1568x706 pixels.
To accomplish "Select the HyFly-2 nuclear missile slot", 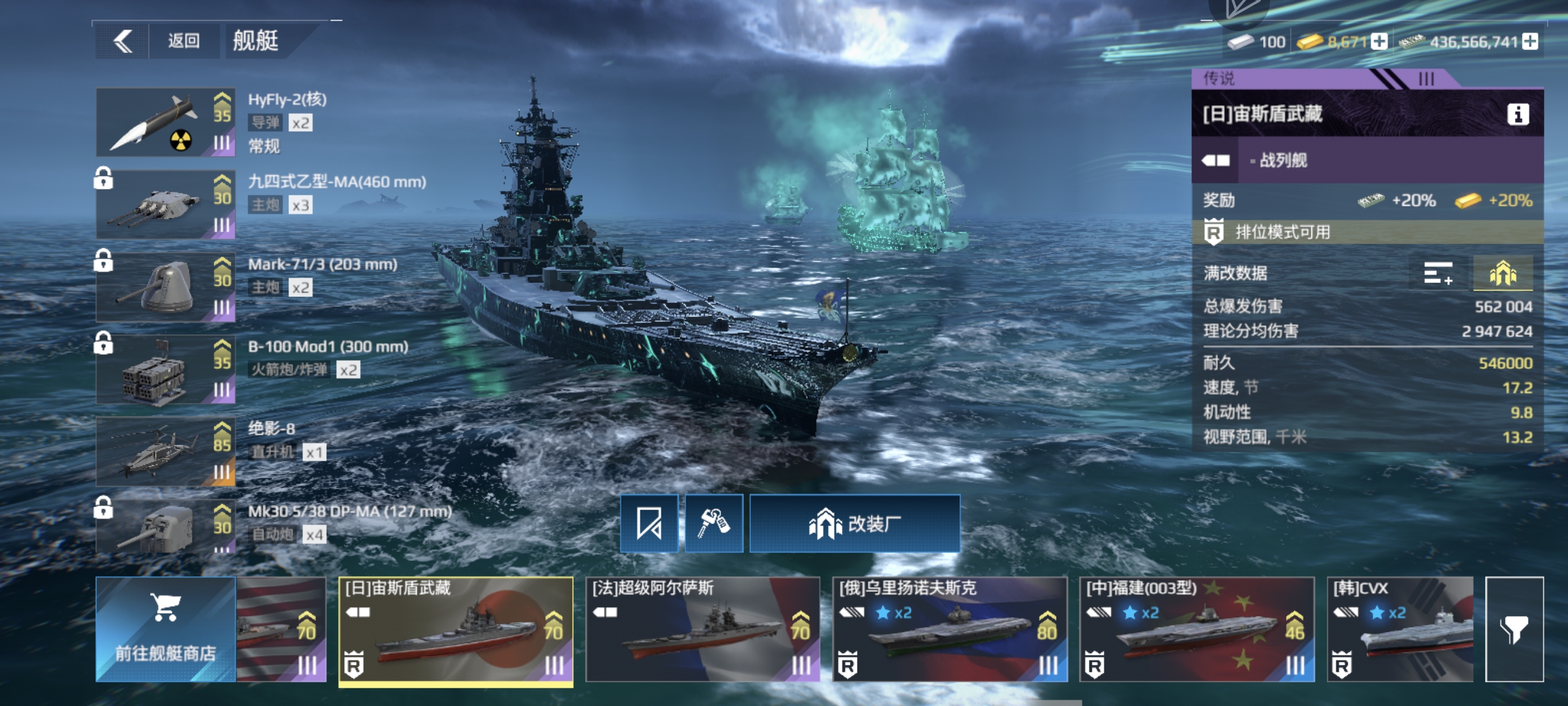I will [x=165, y=122].
